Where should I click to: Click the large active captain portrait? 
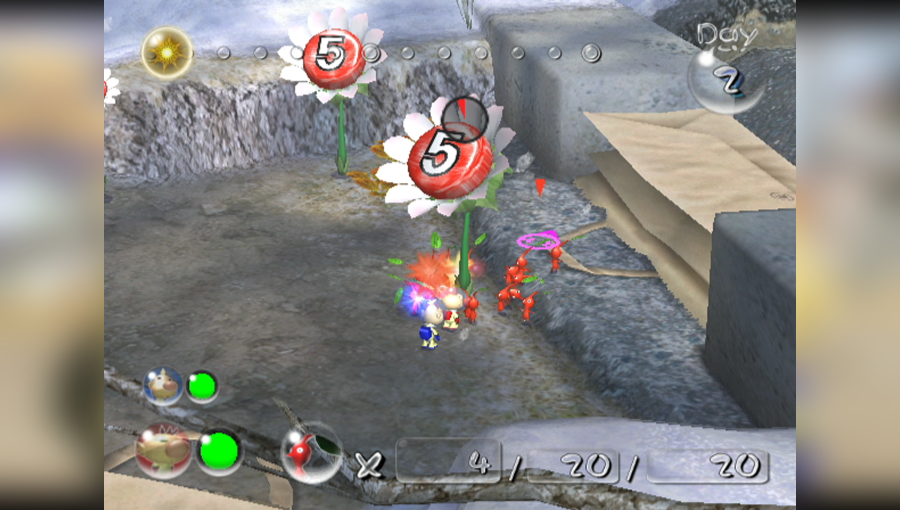163,451
